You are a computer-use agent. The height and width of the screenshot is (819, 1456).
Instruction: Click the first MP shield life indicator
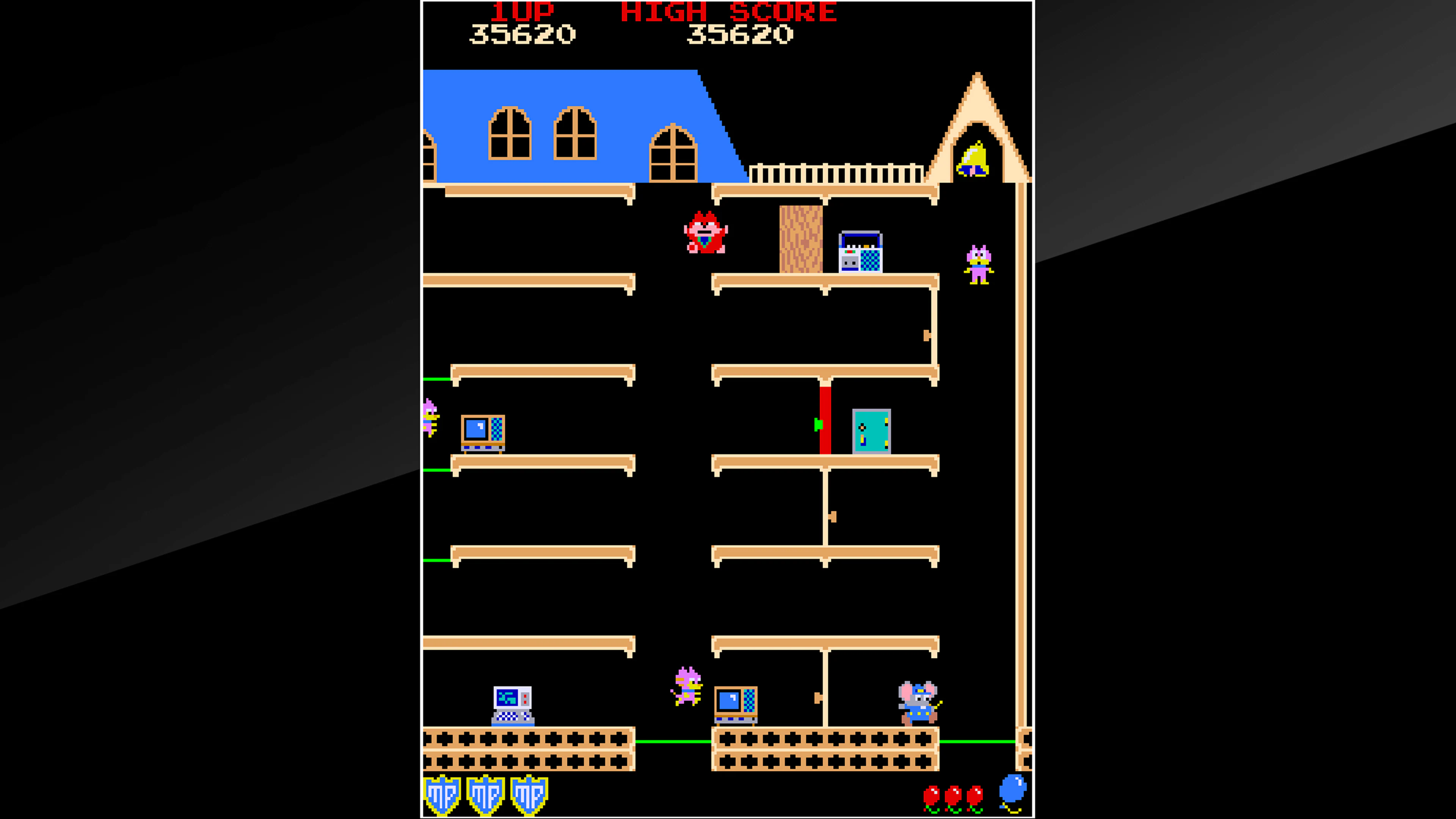[x=442, y=794]
